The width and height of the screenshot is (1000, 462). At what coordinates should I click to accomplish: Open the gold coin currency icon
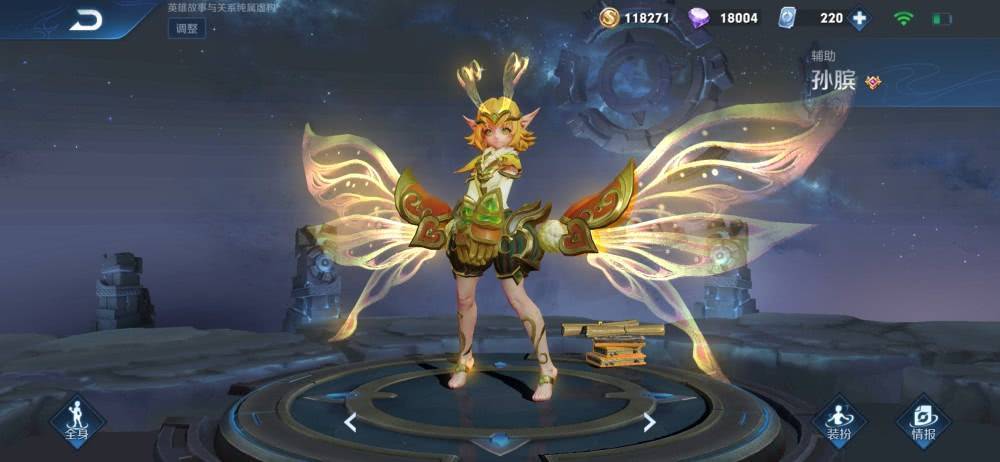coord(608,18)
